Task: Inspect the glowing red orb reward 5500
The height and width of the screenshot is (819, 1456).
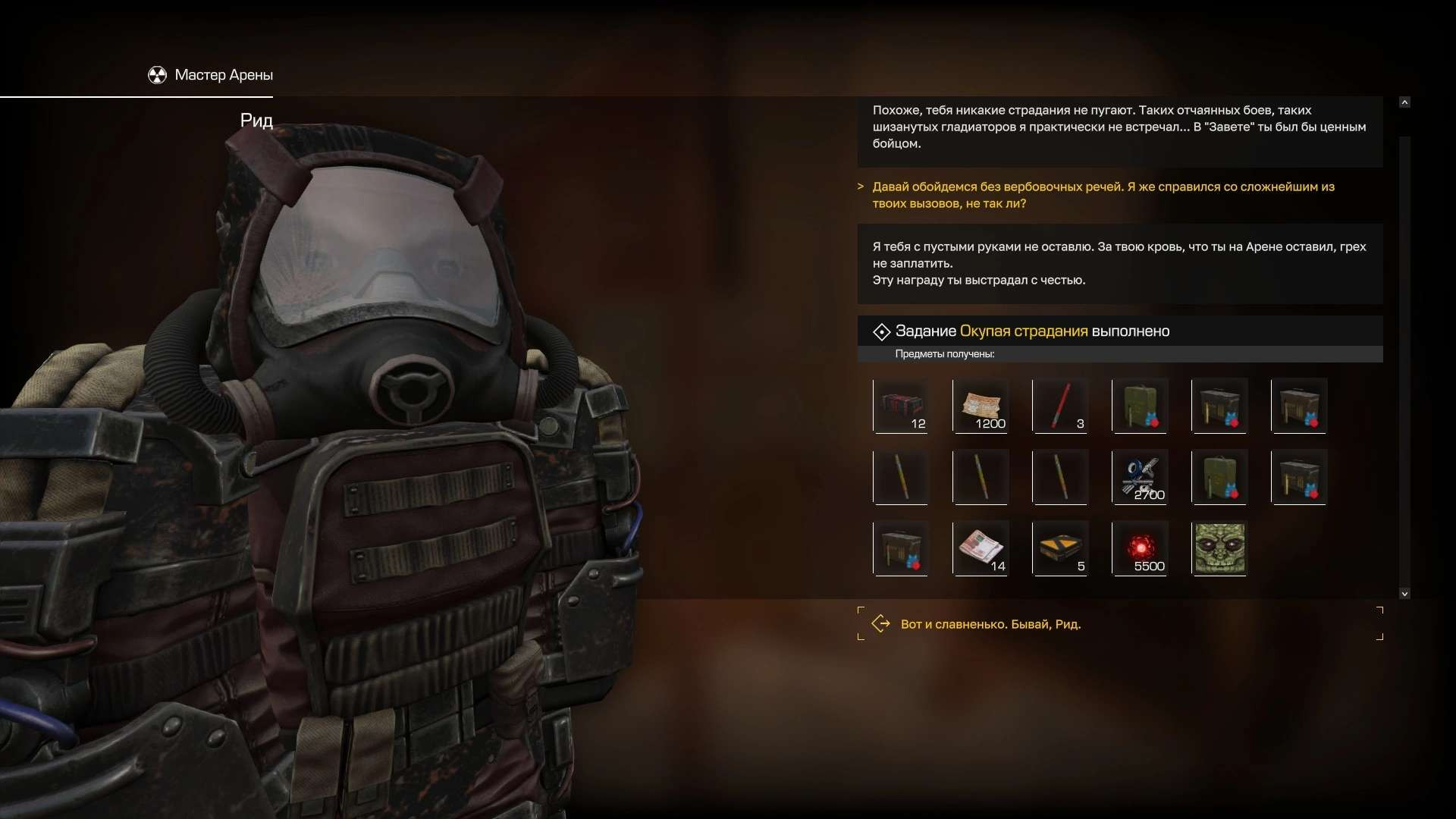Action: pos(1139,548)
